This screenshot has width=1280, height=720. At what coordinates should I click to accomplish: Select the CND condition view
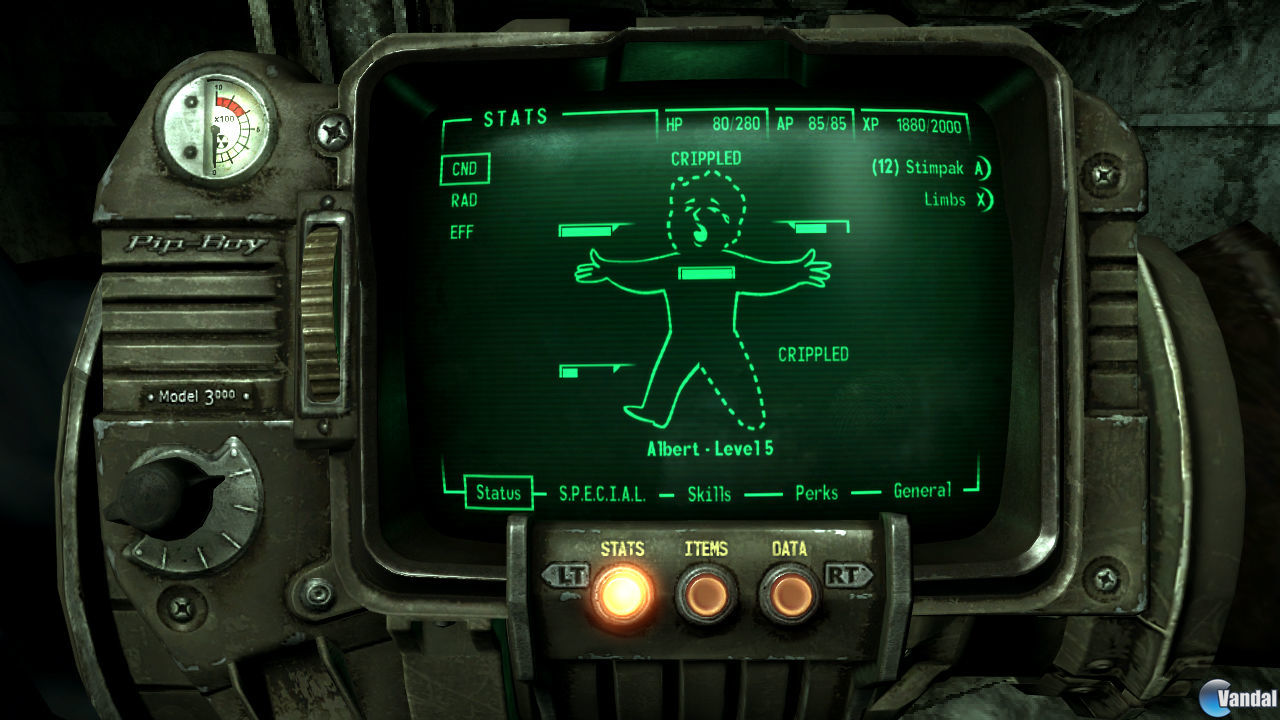point(464,169)
